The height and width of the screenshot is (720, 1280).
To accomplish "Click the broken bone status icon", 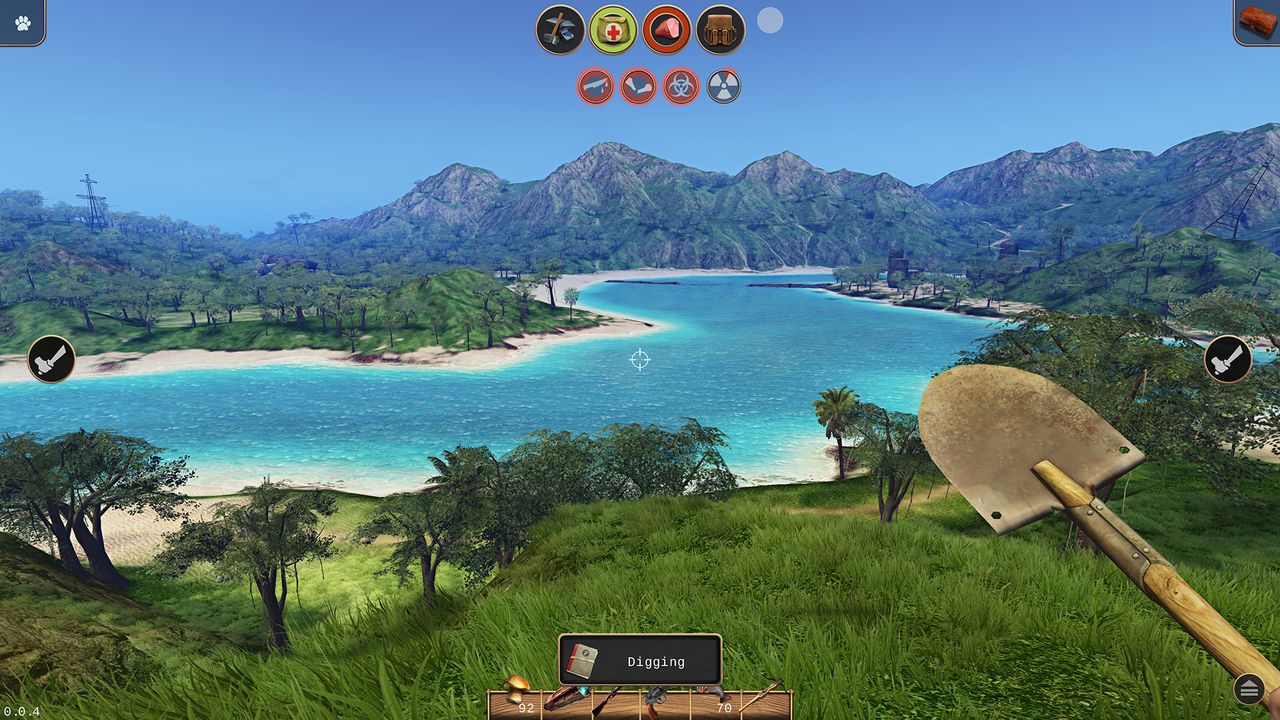I will [x=637, y=86].
